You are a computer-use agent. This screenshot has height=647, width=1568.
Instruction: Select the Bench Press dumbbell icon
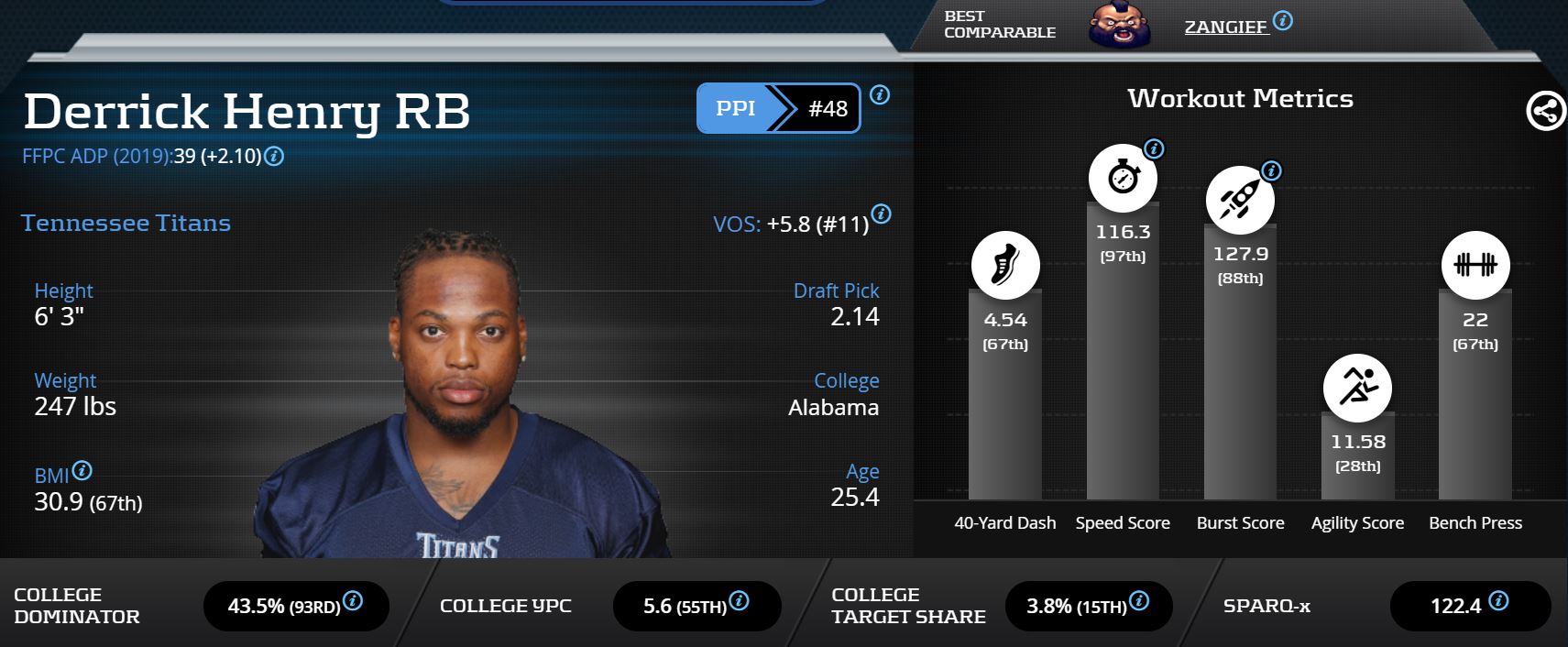(x=1475, y=265)
